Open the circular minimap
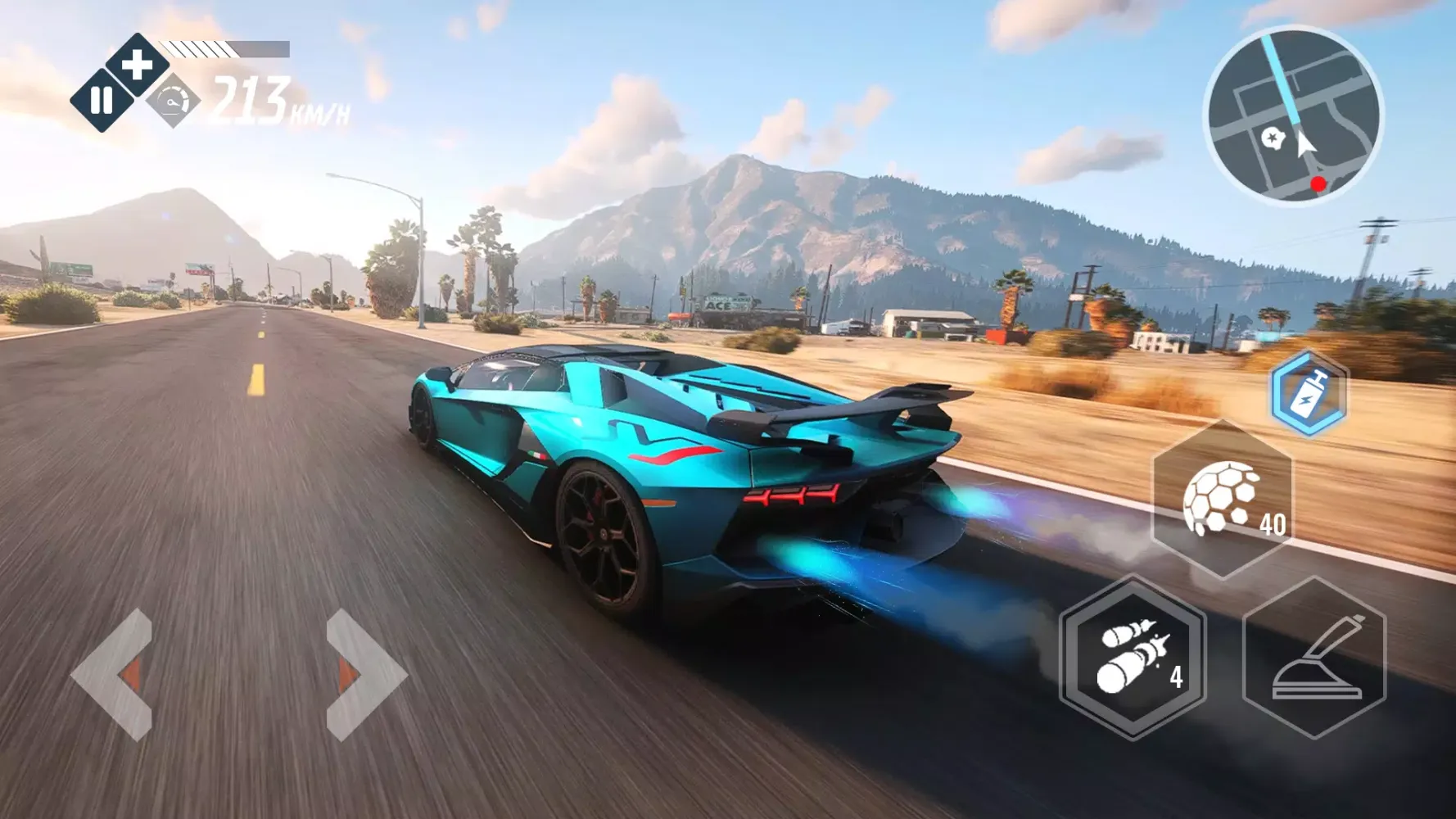Image resolution: width=1456 pixels, height=819 pixels. click(1292, 115)
